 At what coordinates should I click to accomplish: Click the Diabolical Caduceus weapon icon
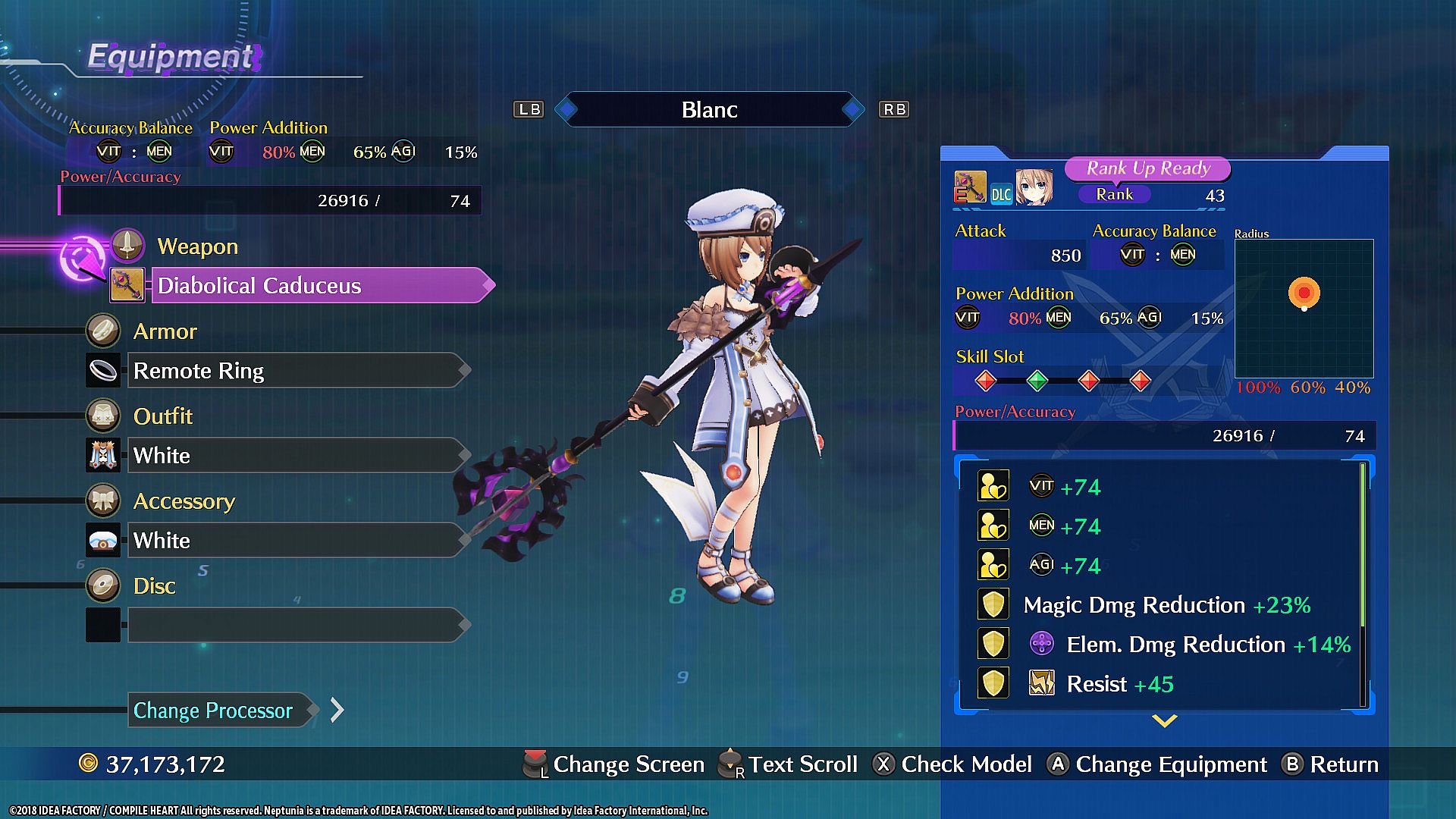tap(127, 285)
